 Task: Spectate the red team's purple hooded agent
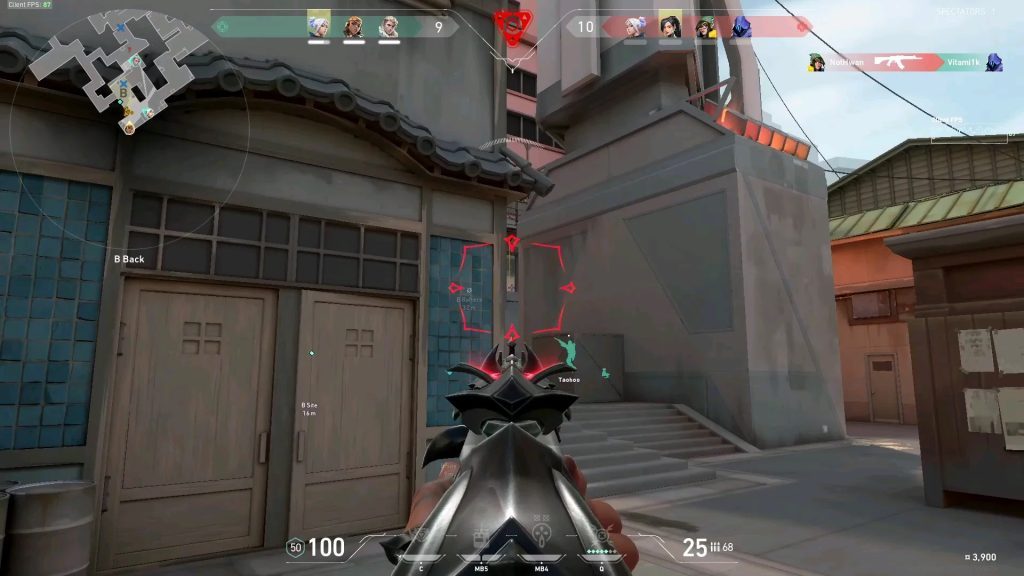(x=741, y=27)
